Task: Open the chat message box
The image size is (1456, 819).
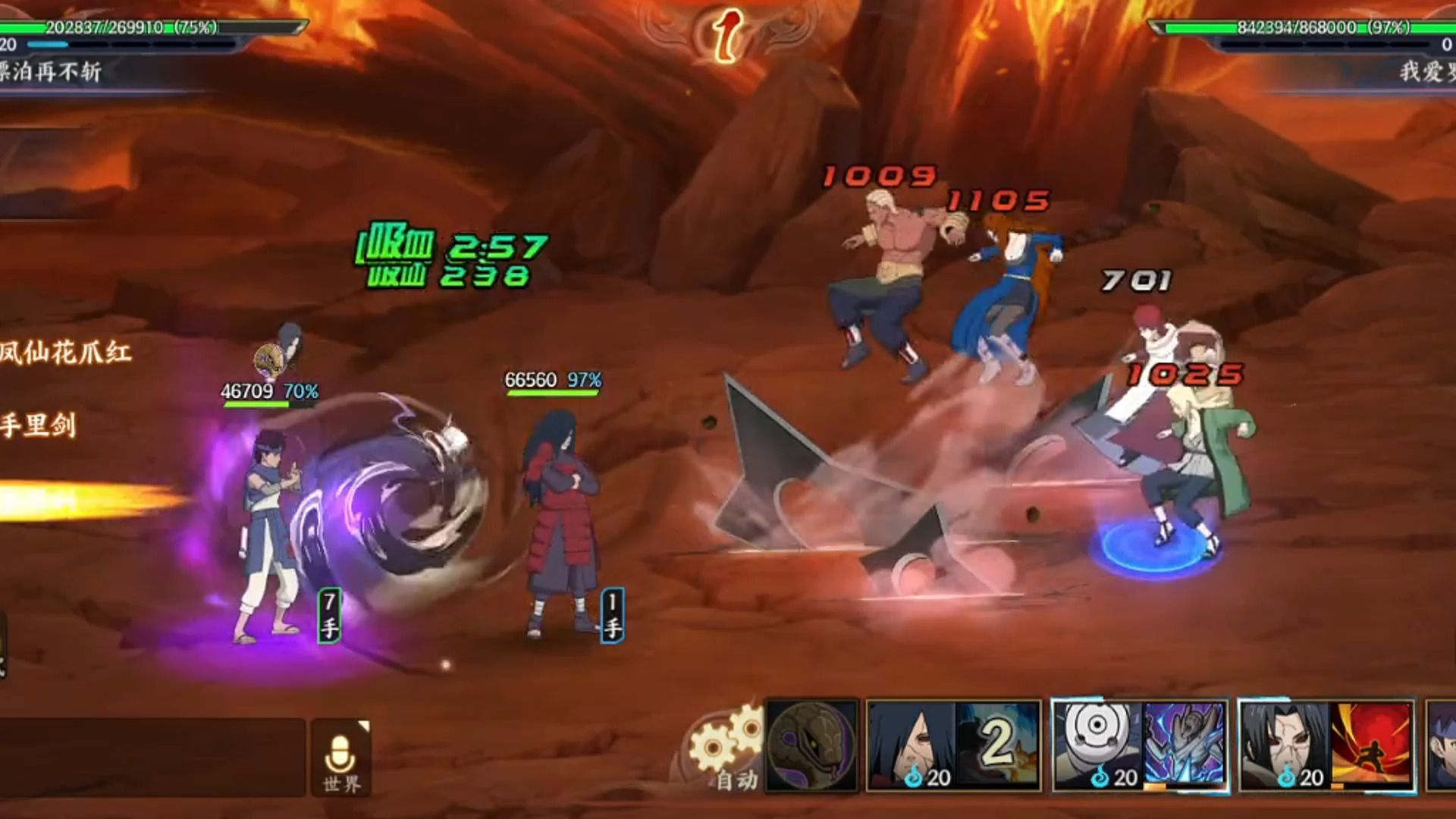Action: [x=152, y=757]
